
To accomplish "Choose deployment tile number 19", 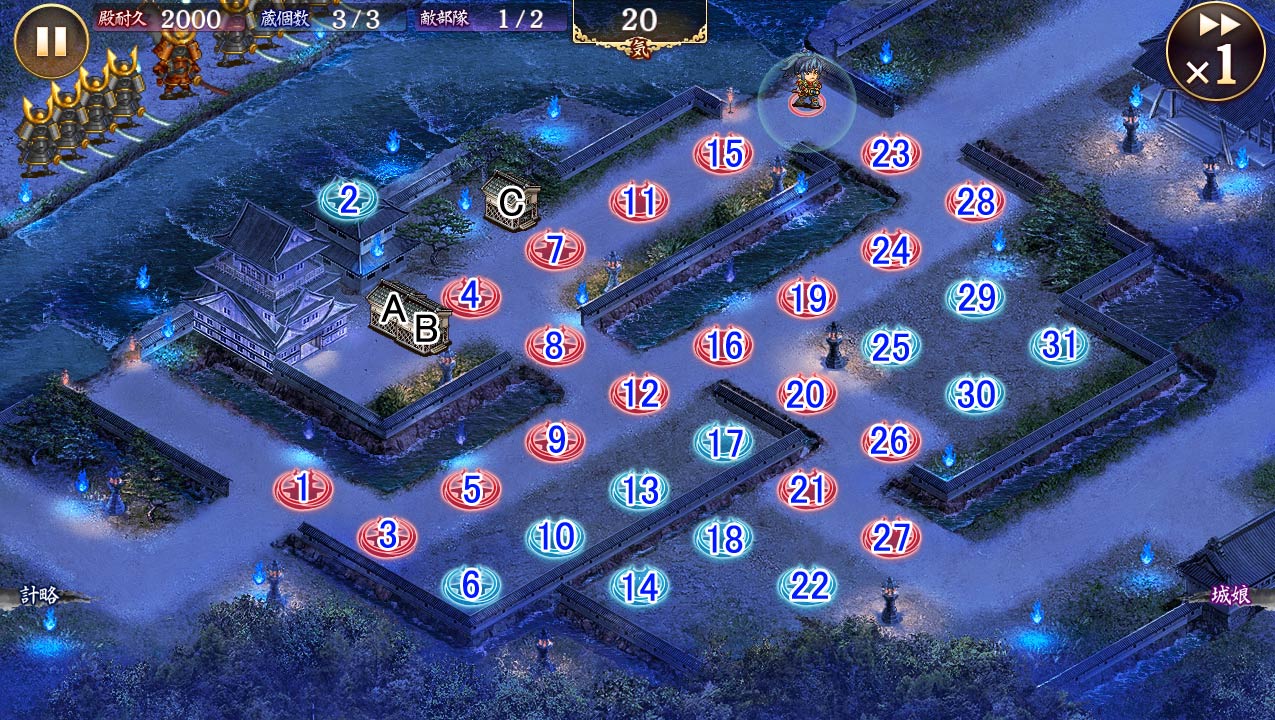I will tap(807, 298).
